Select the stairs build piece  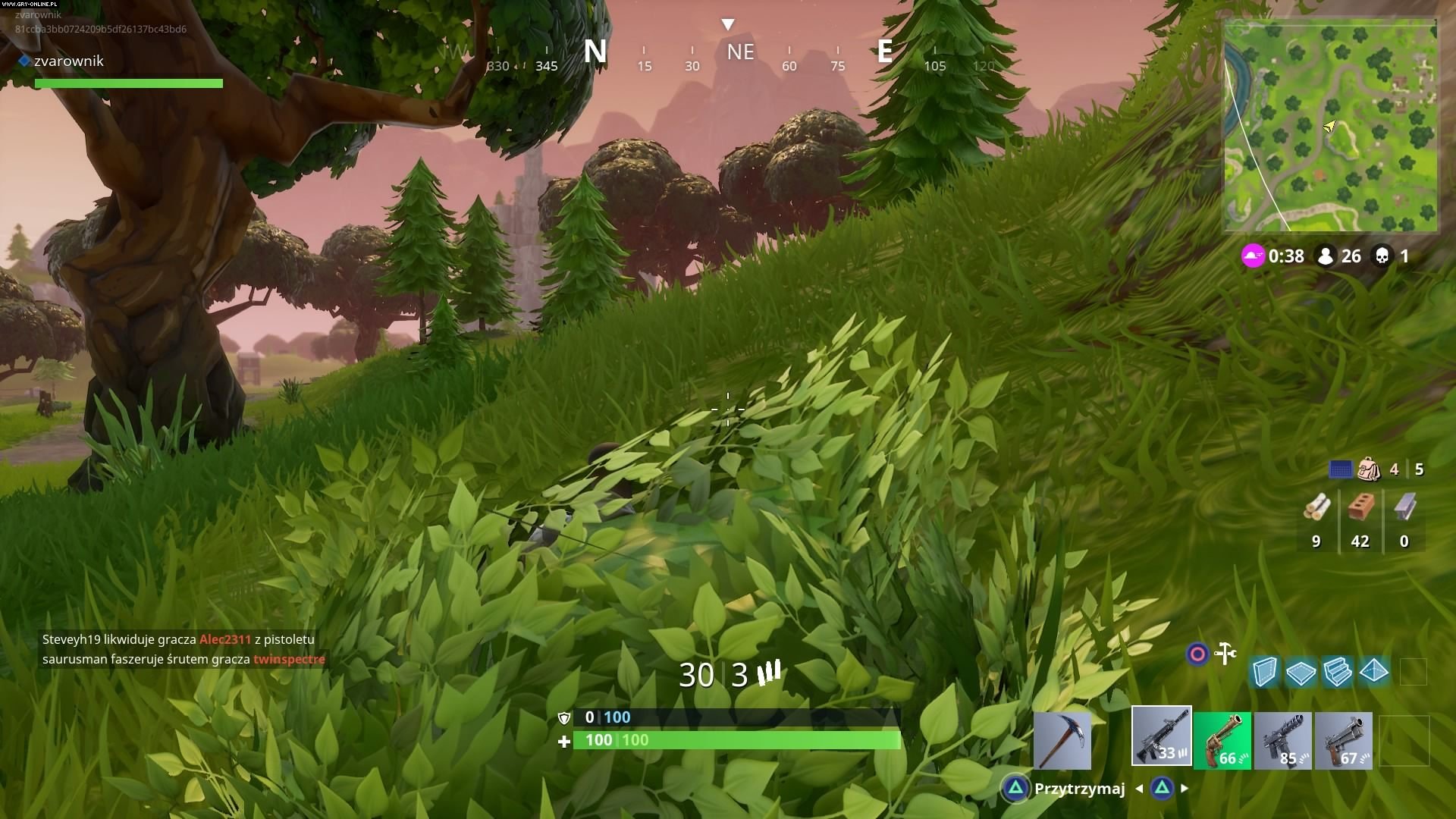coord(1338,672)
